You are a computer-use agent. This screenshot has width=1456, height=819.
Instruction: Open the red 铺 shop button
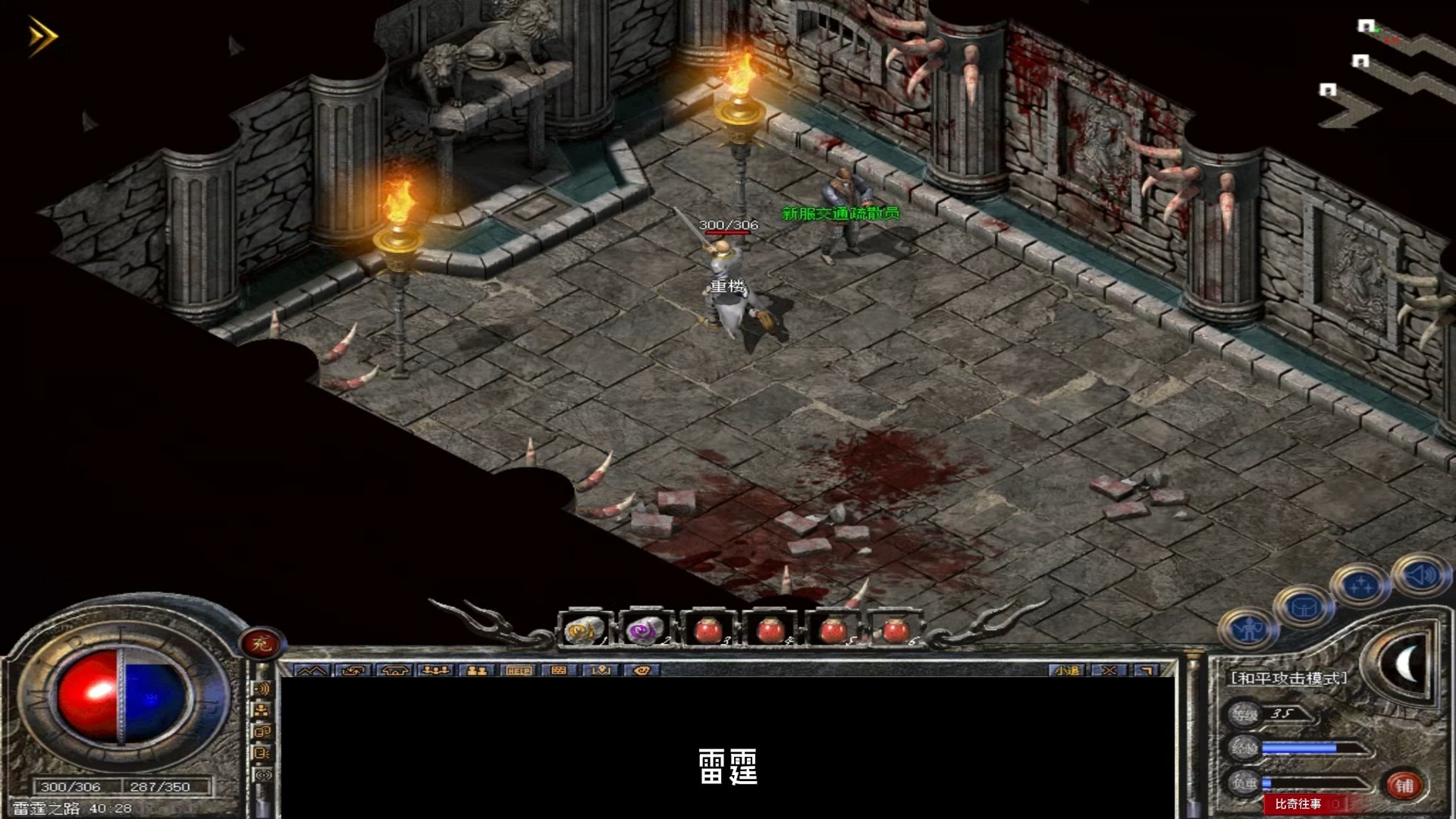[x=1404, y=786]
